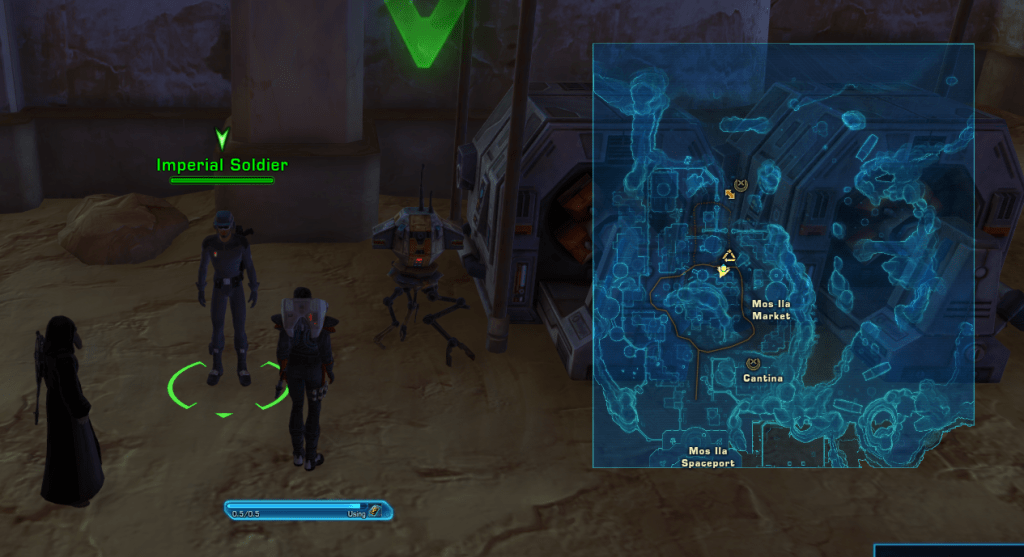Select the yellow player position marker on map

pyautogui.click(x=722, y=270)
